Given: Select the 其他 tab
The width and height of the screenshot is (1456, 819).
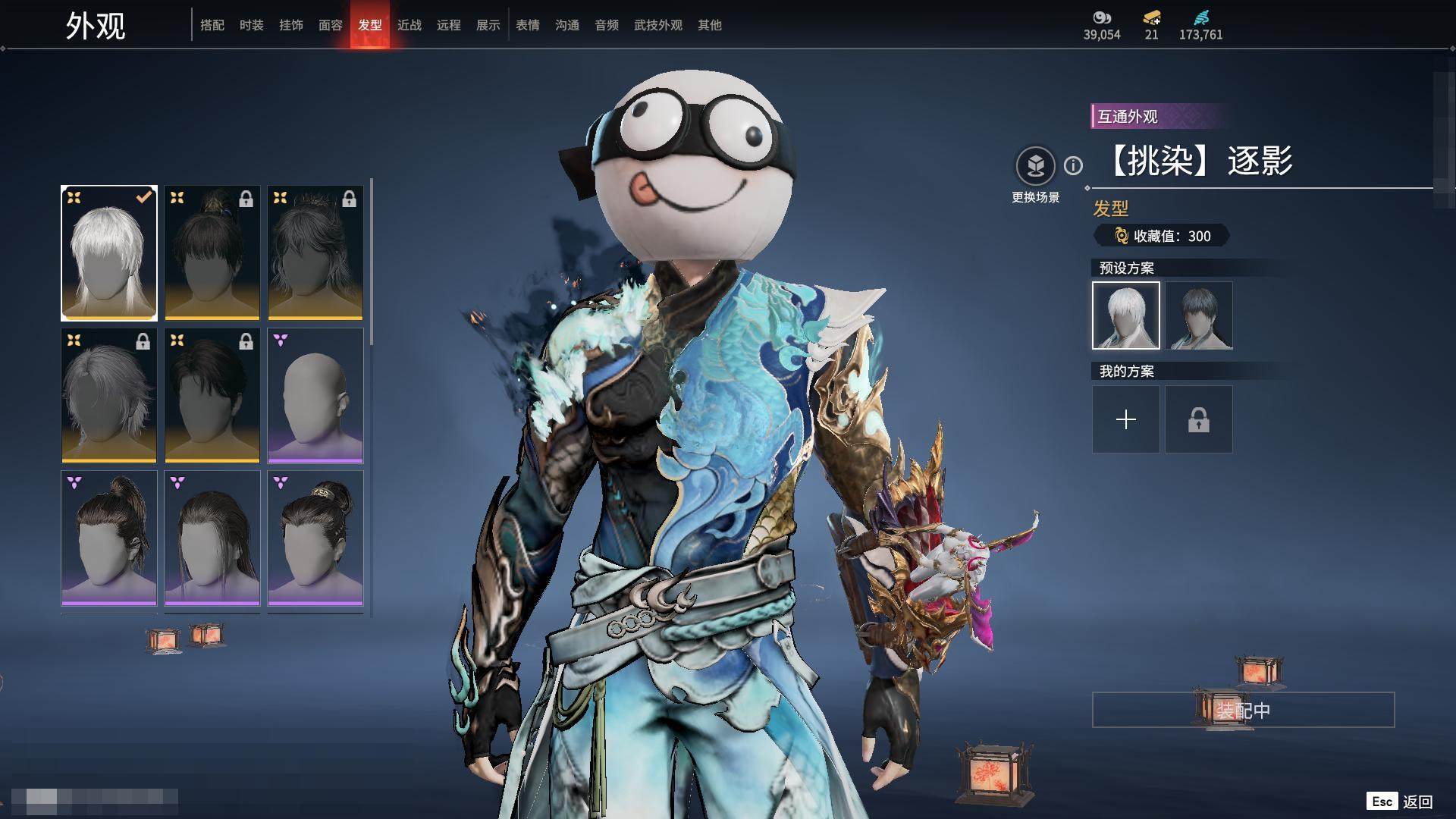Looking at the screenshot, I should 710,25.
